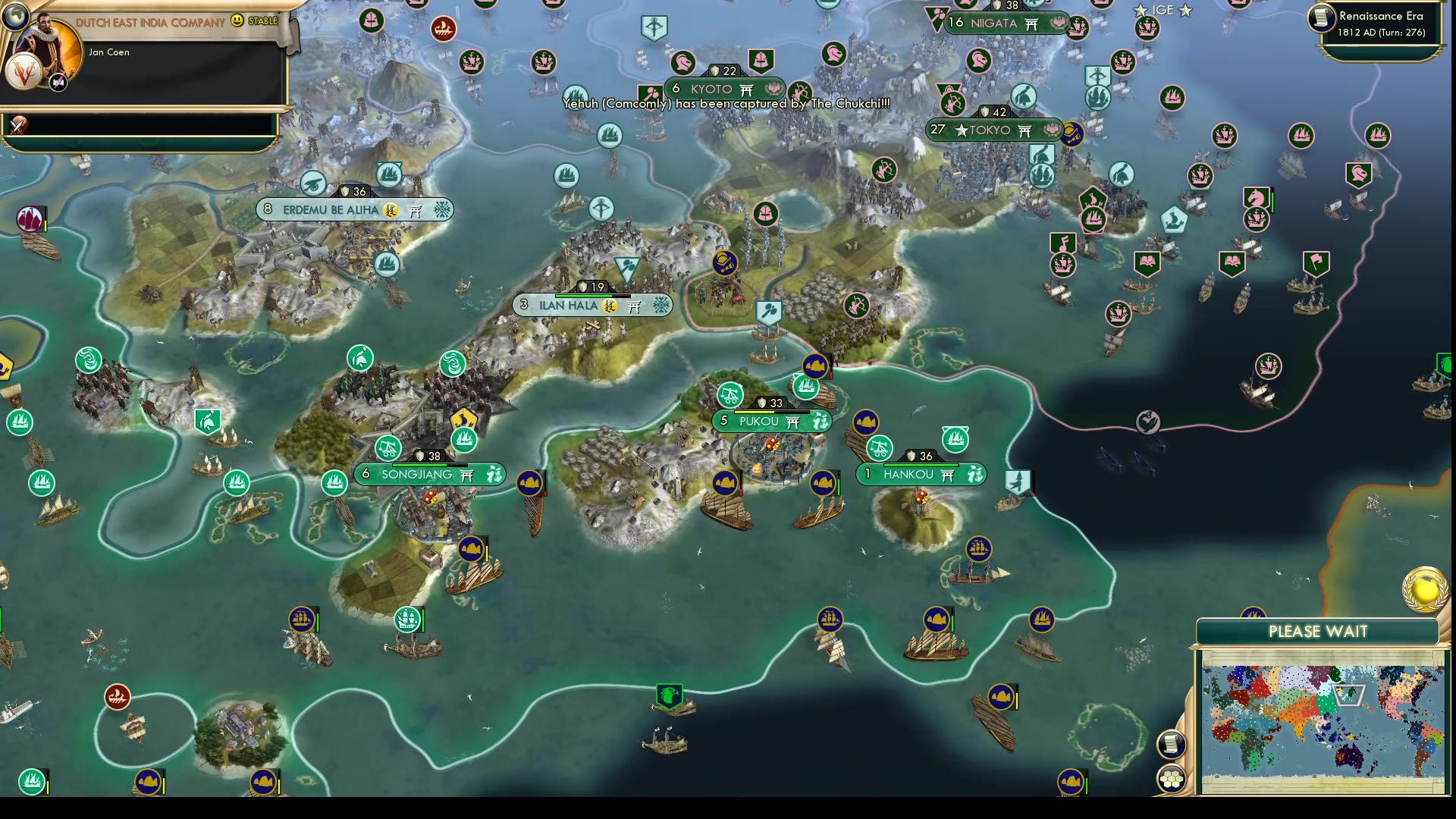Expand the Hankou city banner details
The image size is (1456, 819).
click(x=920, y=474)
